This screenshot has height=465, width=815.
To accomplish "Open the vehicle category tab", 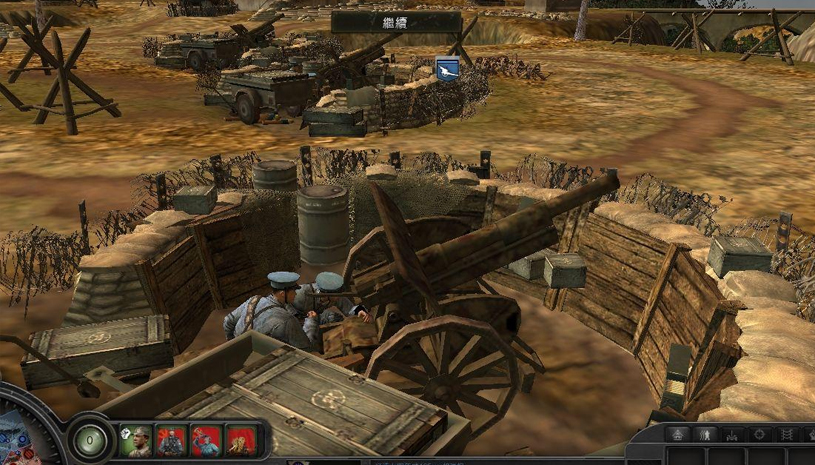I will coord(731,435).
